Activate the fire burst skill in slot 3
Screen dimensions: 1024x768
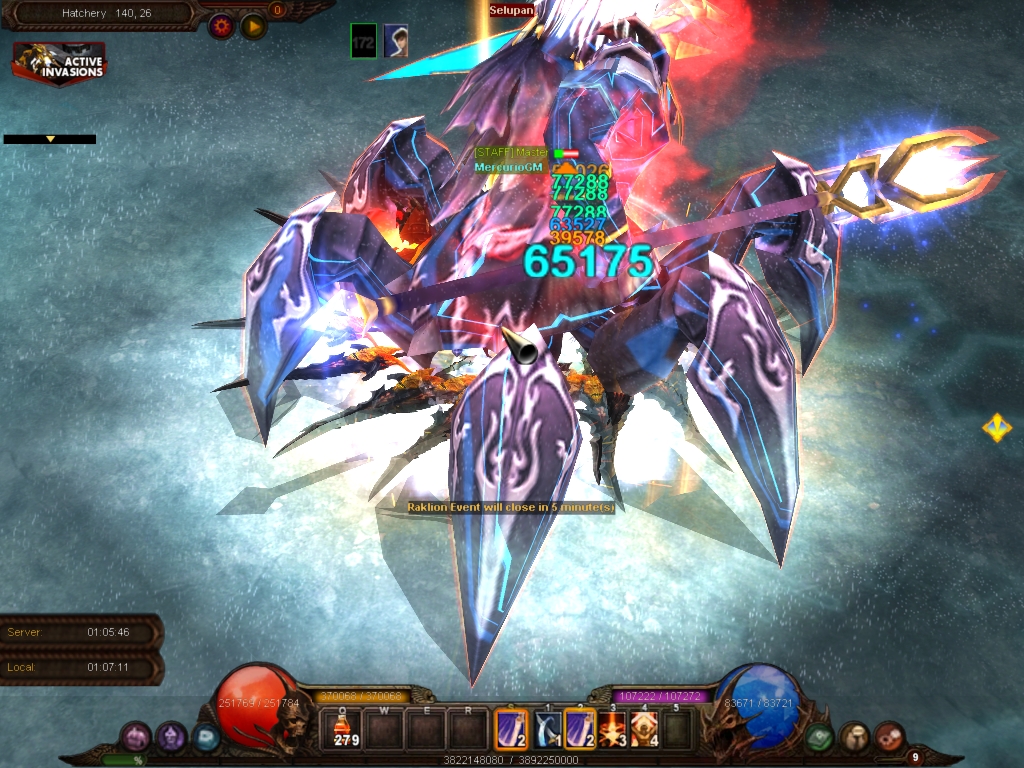[612, 728]
